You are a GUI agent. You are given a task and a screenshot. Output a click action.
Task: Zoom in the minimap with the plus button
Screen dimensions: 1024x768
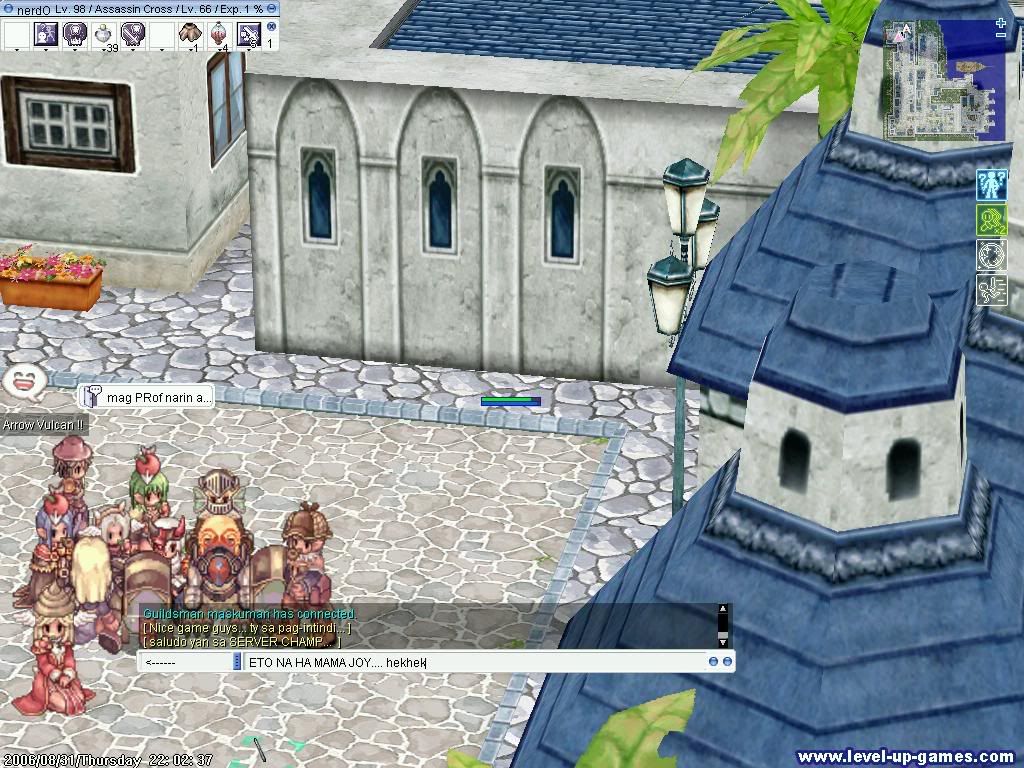tap(1001, 22)
